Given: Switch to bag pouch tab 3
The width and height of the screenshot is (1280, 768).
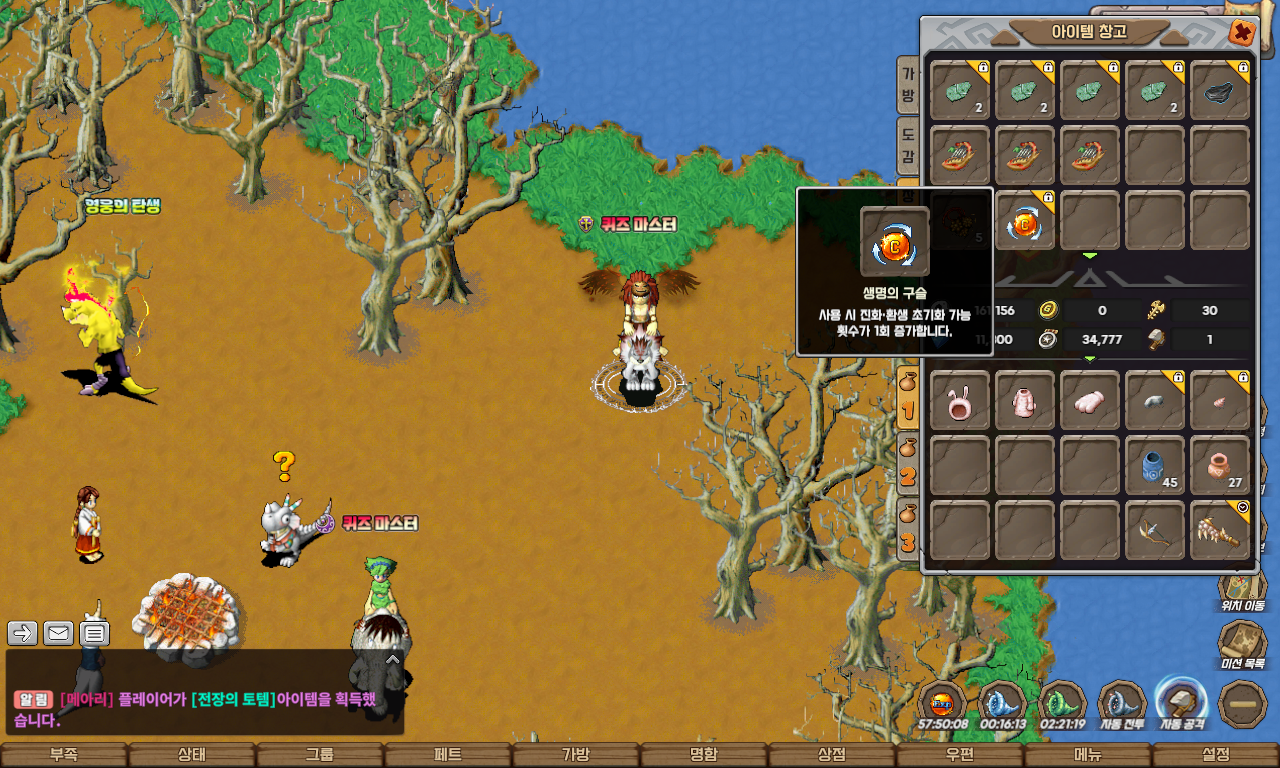Looking at the screenshot, I should 908,530.
